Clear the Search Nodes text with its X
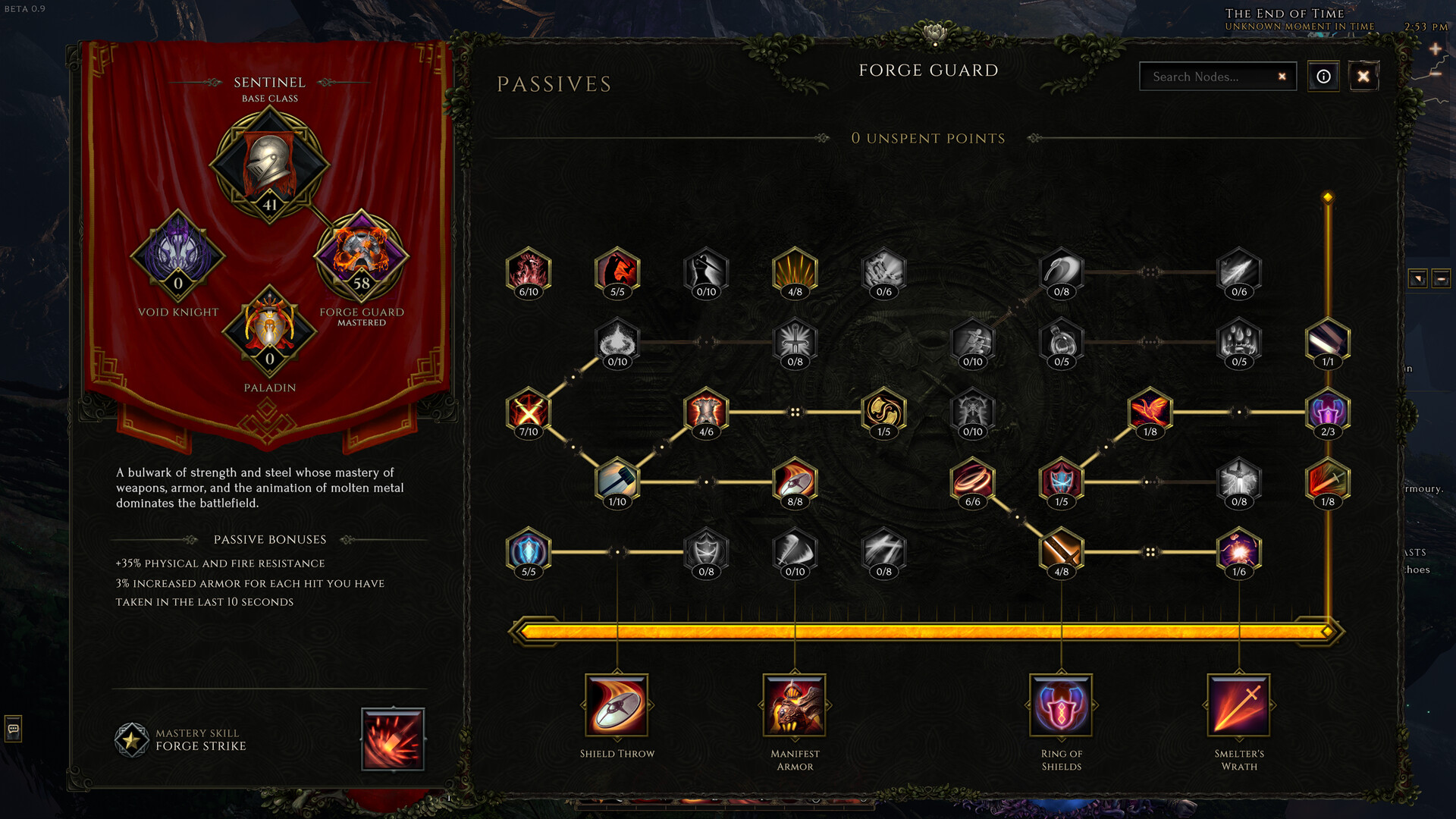Viewport: 1456px width, 819px height. click(1282, 77)
